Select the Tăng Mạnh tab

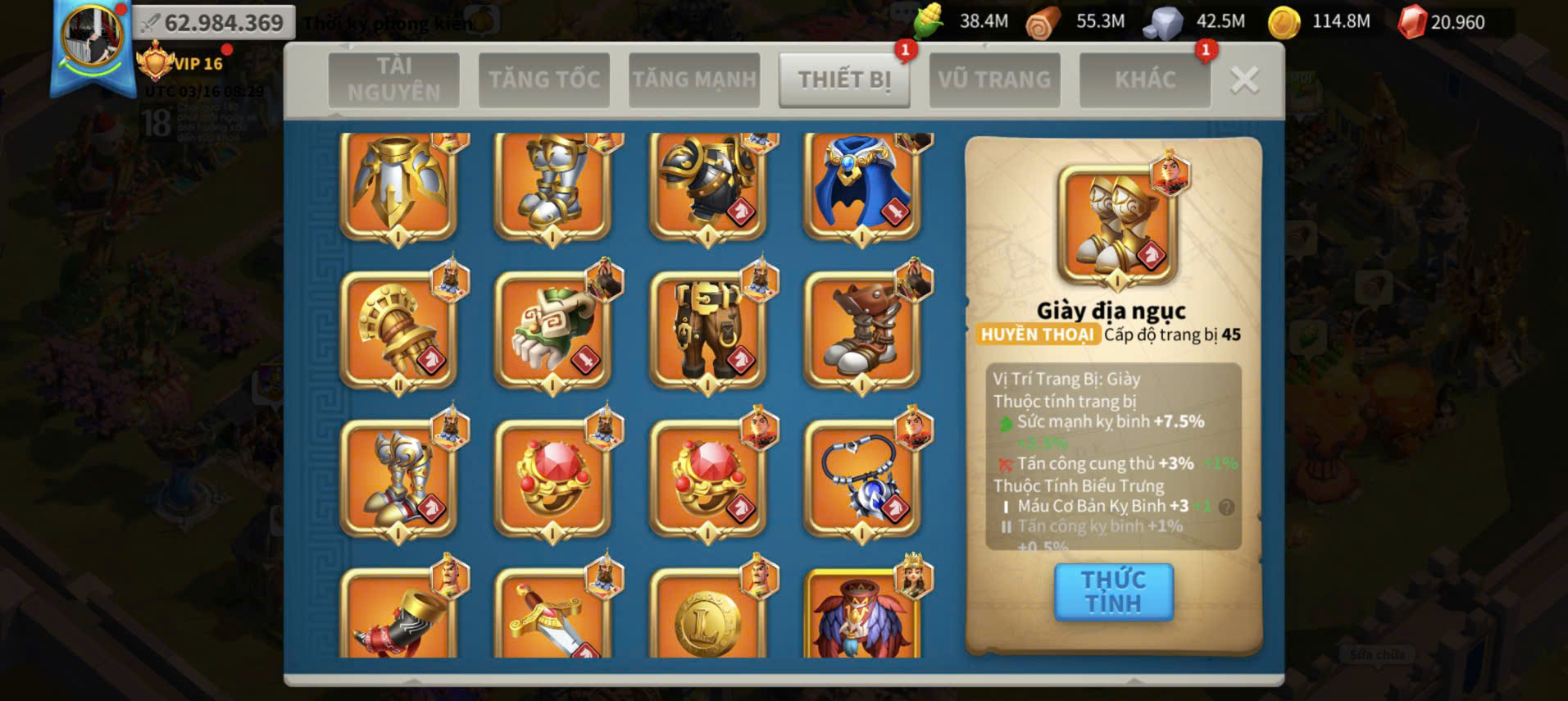[694, 80]
